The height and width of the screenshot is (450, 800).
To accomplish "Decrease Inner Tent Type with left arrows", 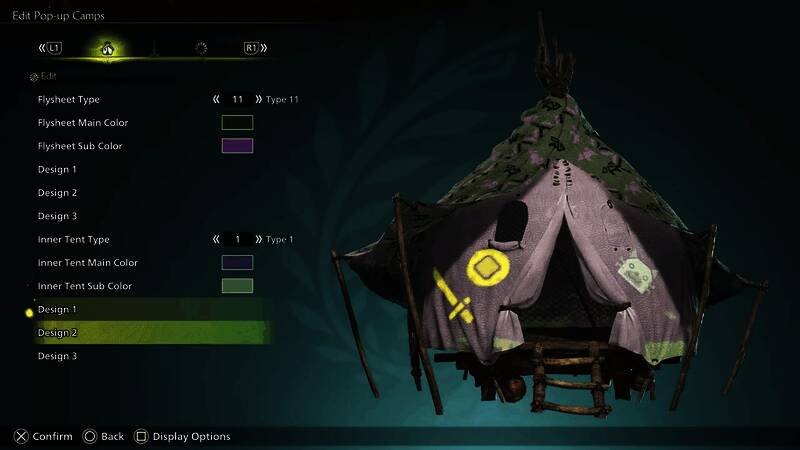I will (216, 240).
